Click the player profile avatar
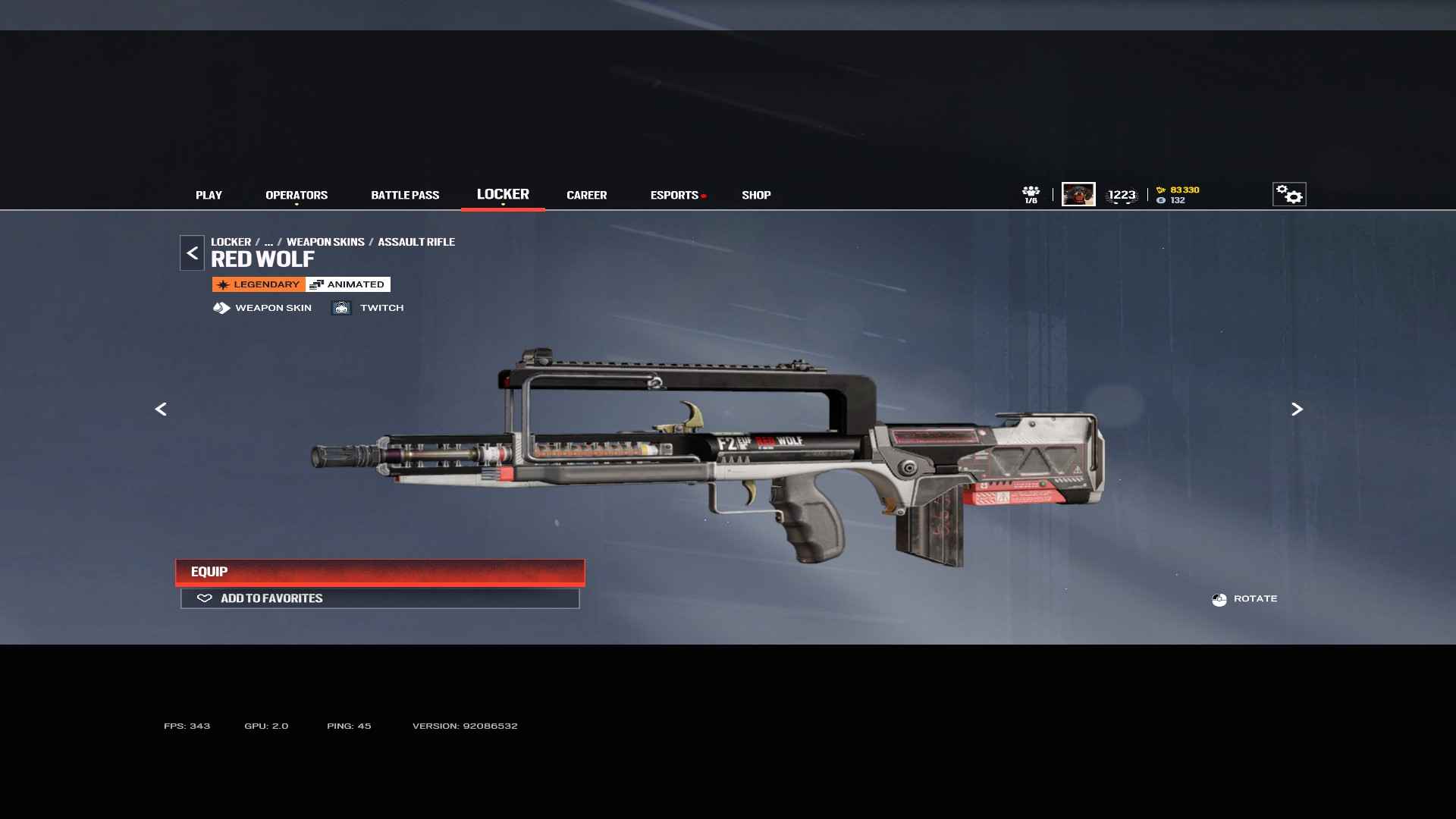 tap(1078, 194)
